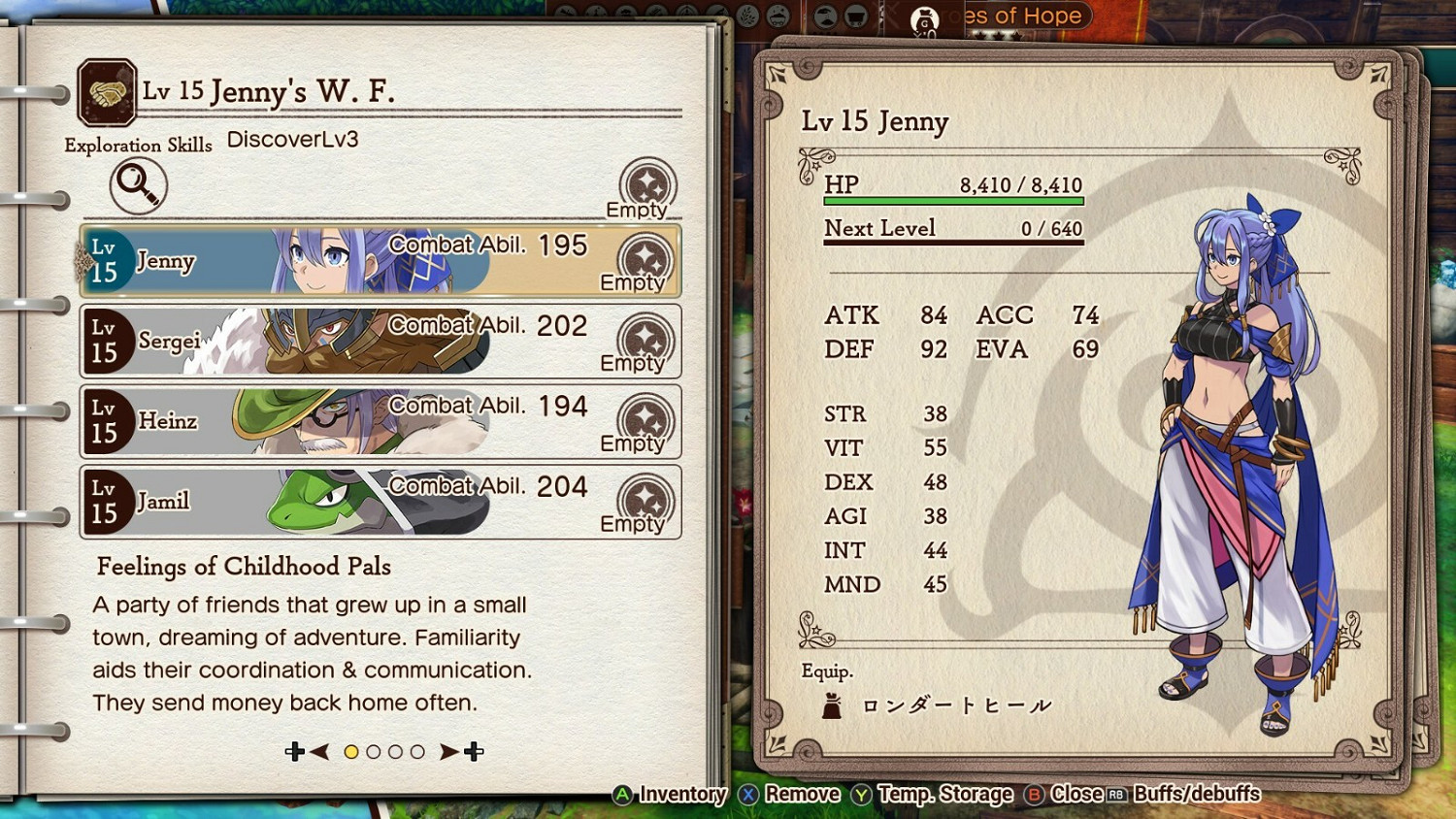This screenshot has width=1456, height=819.
Task: Click the left arrow to view previous page
Action: (x=320, y=750)
